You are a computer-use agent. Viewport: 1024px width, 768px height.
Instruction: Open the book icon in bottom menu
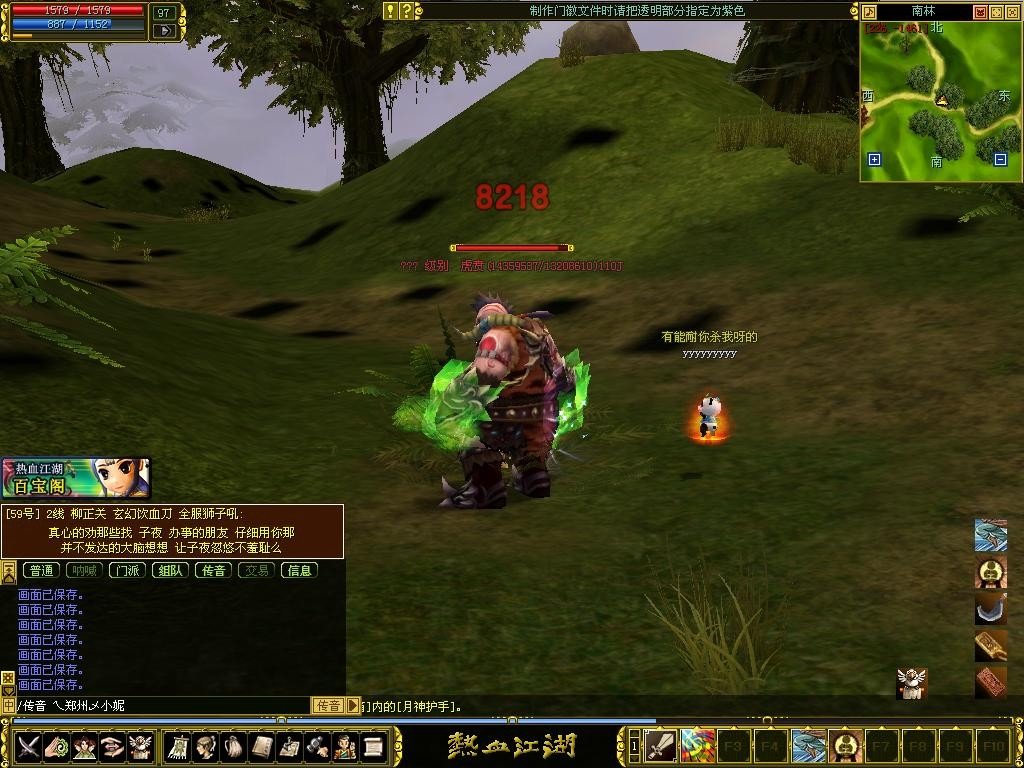(262, 746)
